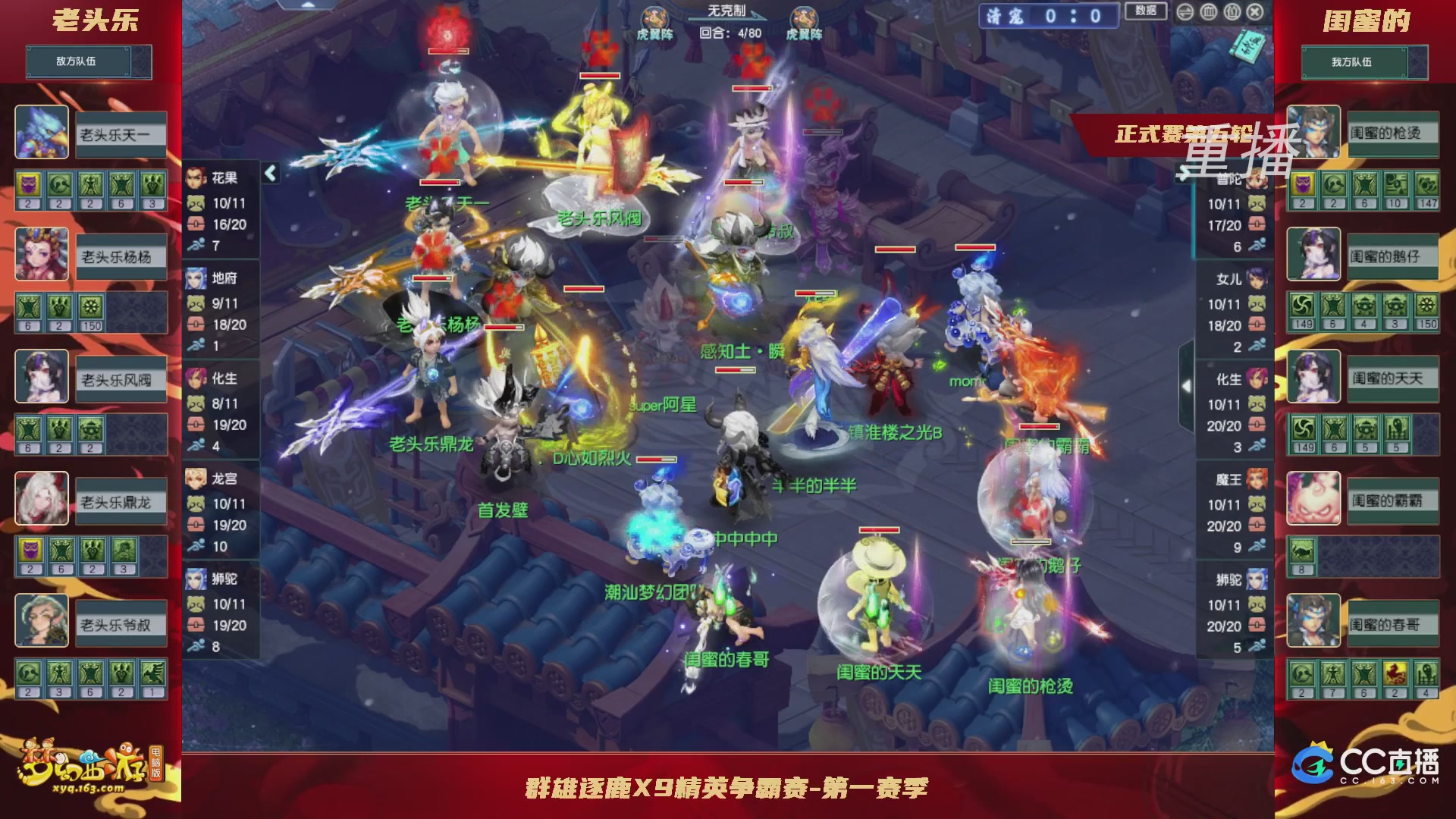Expand the arrow on the far right screen edge
Image resolution: width=1456 pixels, height=819 pixels.
(1186, 385)
